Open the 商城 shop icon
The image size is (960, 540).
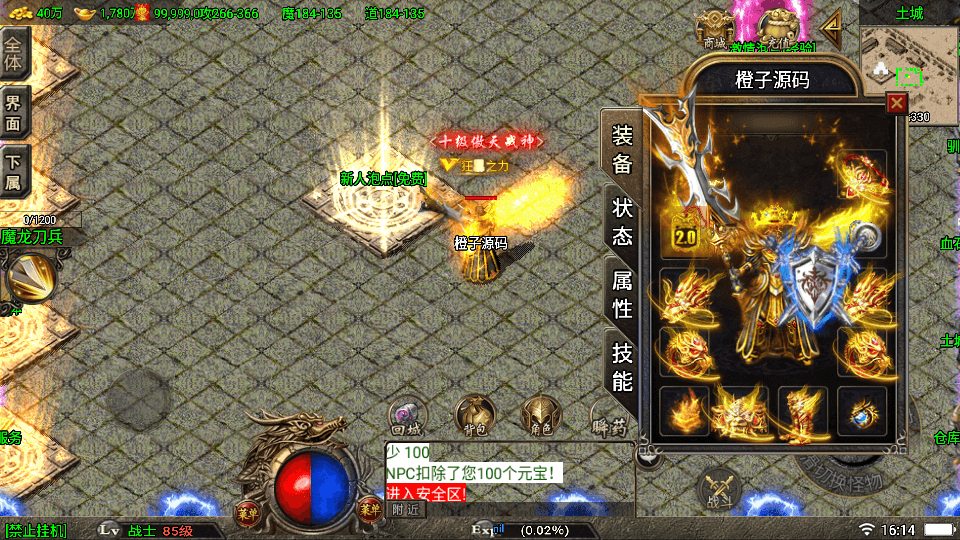point(714,28)
